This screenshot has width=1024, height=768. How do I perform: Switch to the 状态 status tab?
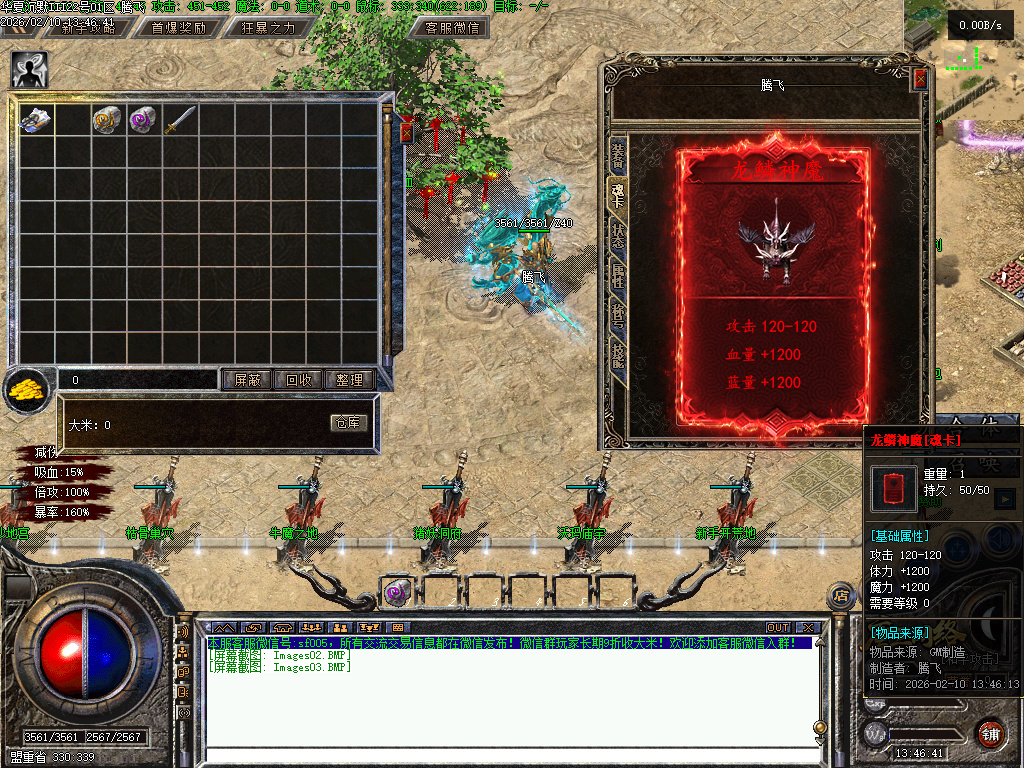click(x=618, y=236)
